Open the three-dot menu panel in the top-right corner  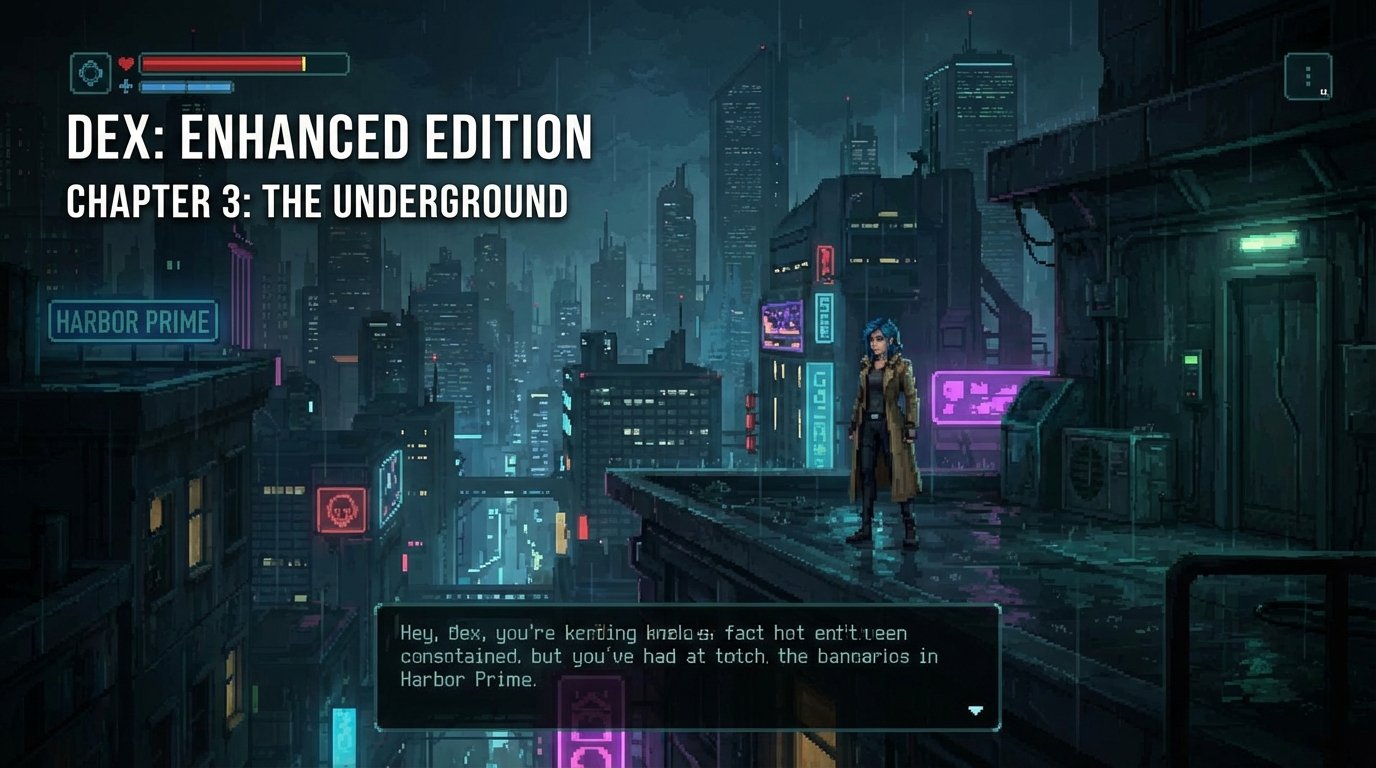[1307, 76]
